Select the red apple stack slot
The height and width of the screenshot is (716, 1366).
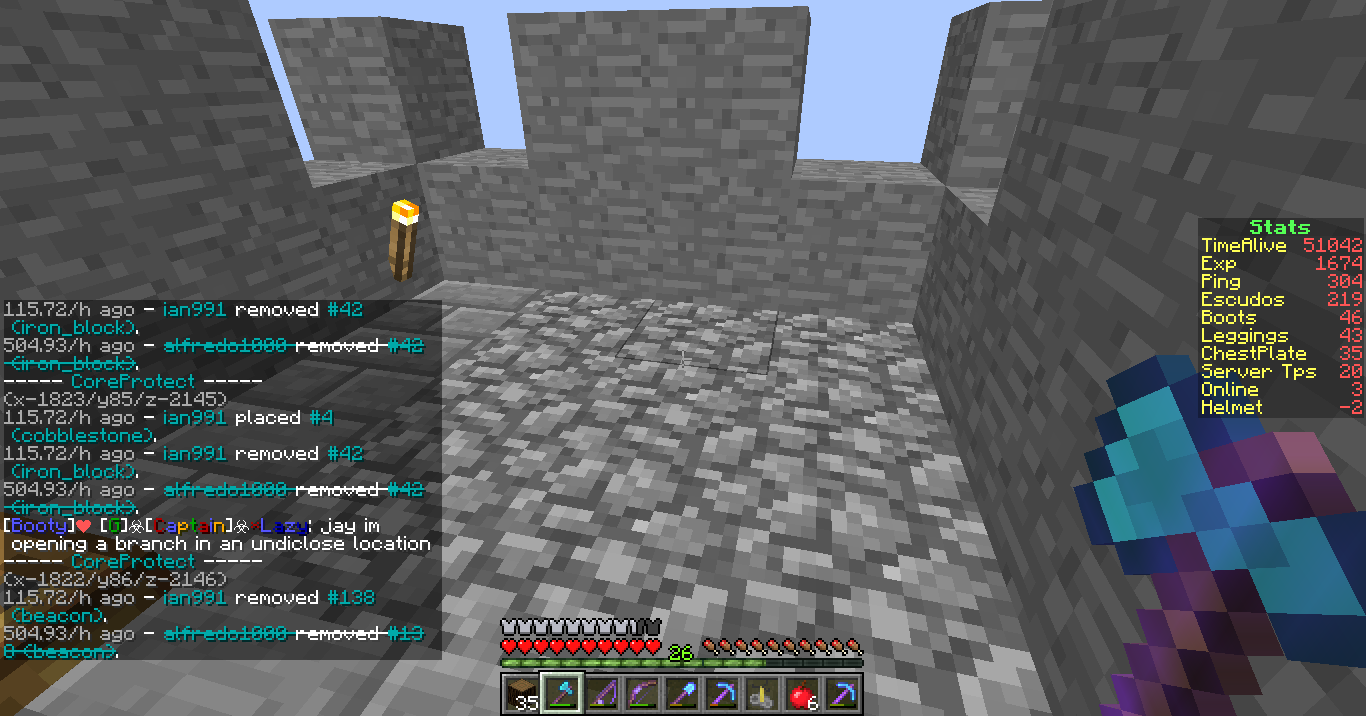800,694
